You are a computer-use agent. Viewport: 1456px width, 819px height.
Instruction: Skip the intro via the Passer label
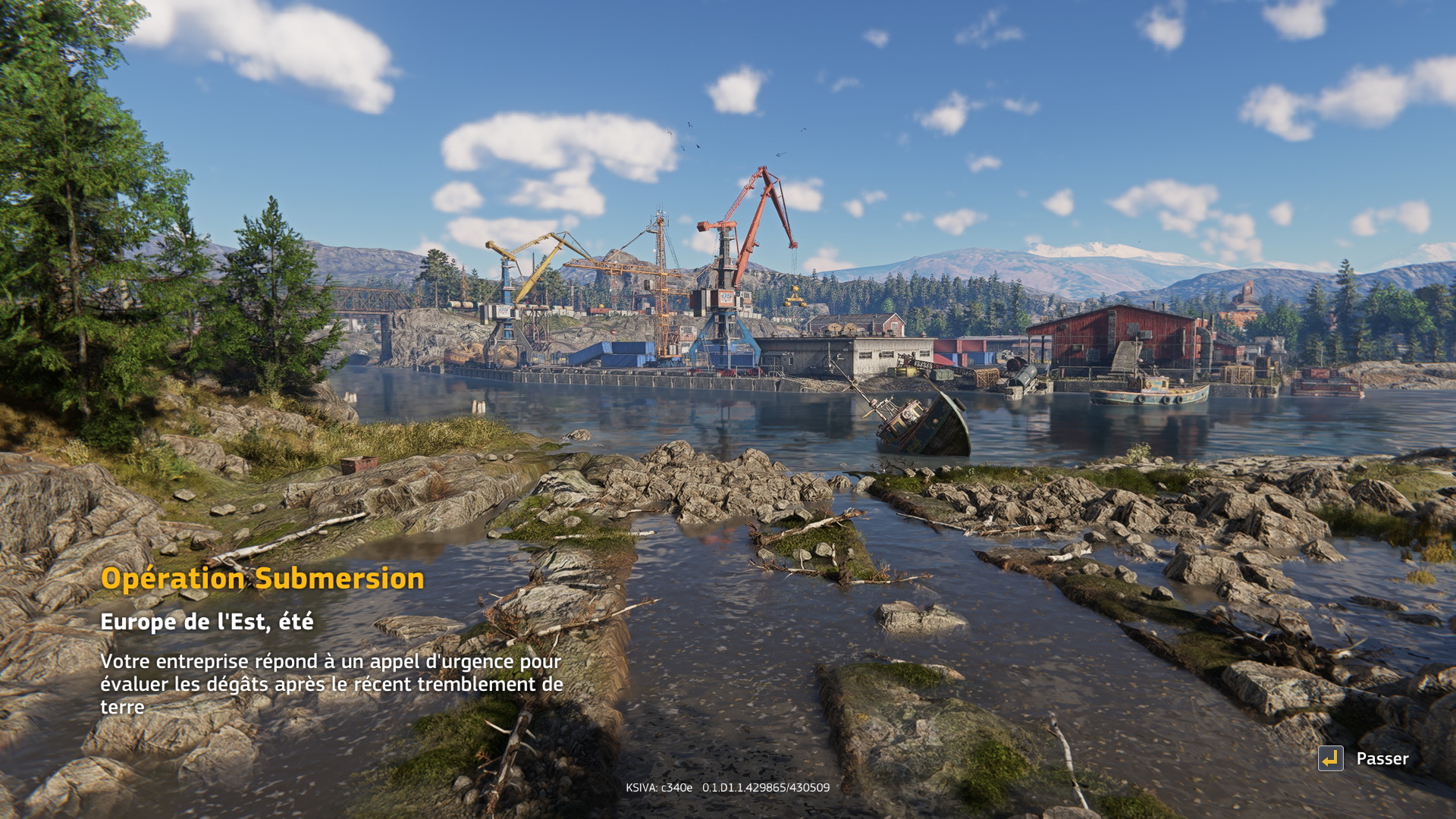1382,759
